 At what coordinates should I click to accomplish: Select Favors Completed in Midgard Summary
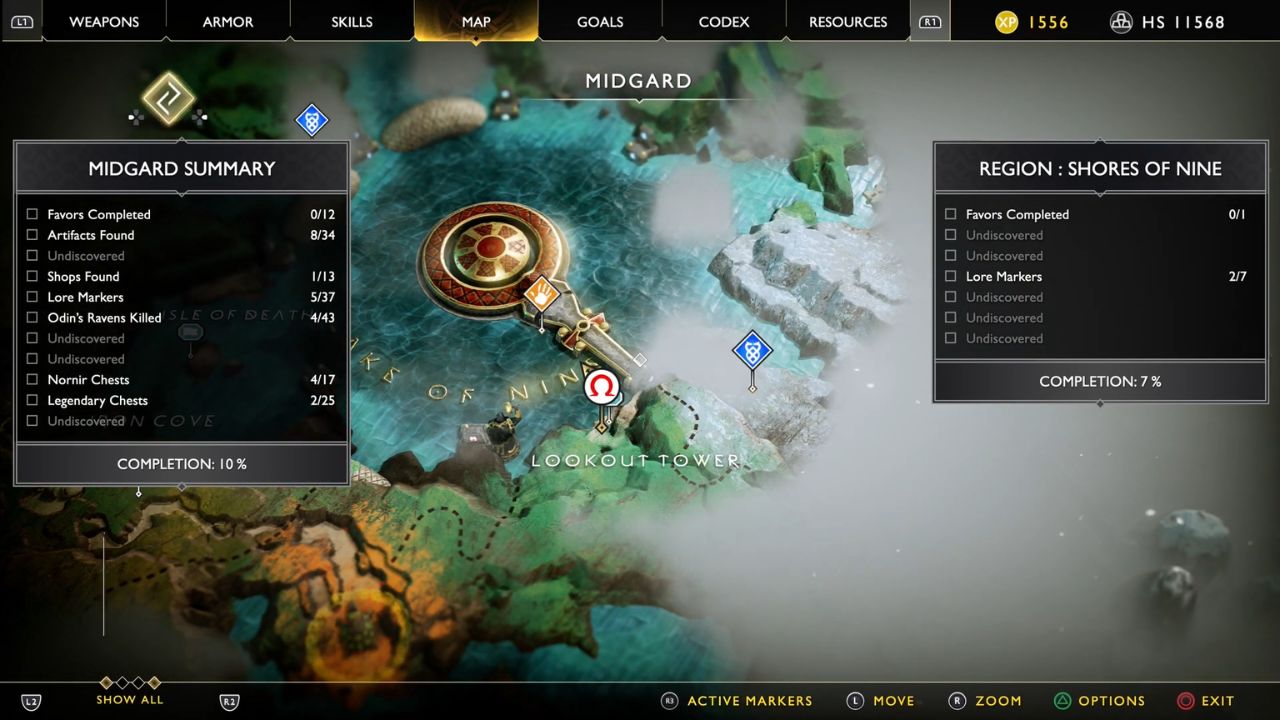click(x=99, y=214)
